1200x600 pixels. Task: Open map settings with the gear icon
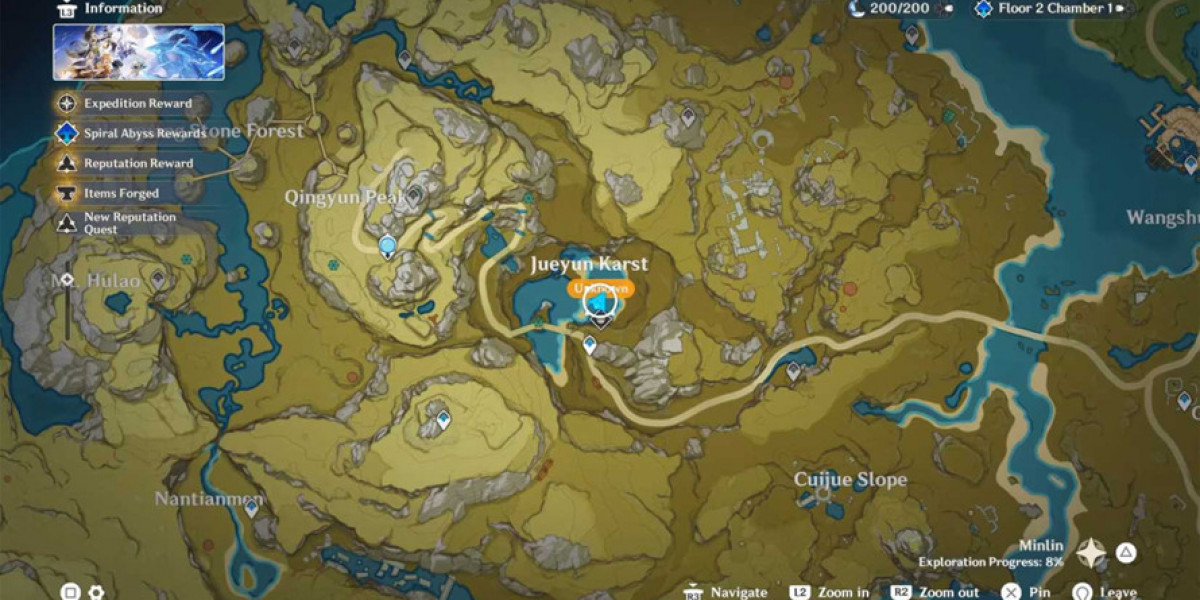pyautogui.click(x=96, y=592)
